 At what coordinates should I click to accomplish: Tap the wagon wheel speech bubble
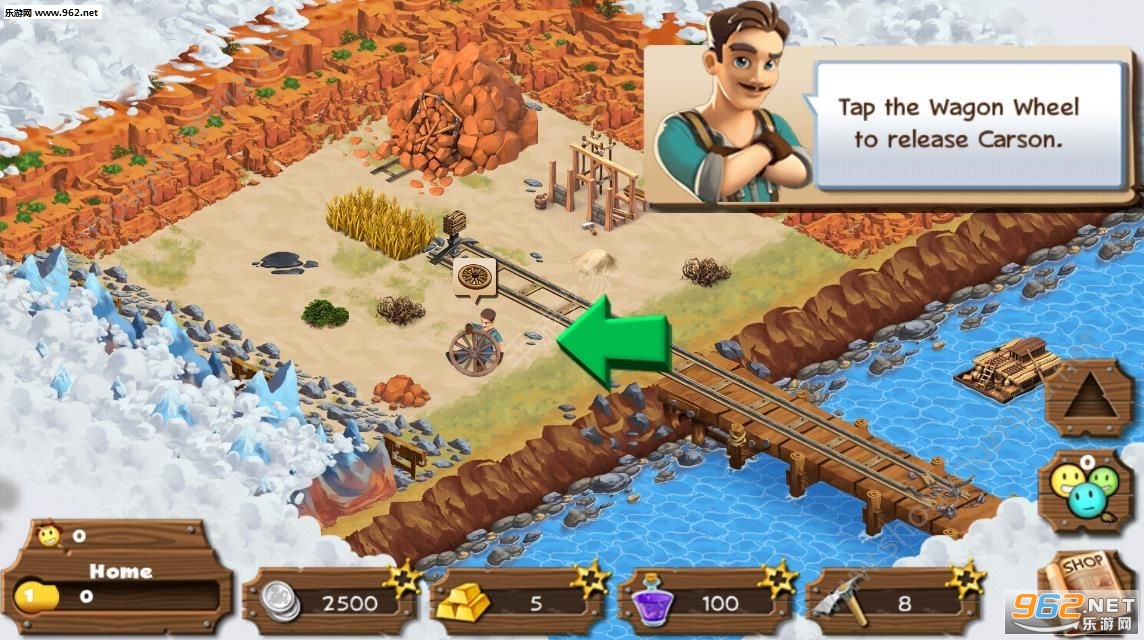pos(475,279)
